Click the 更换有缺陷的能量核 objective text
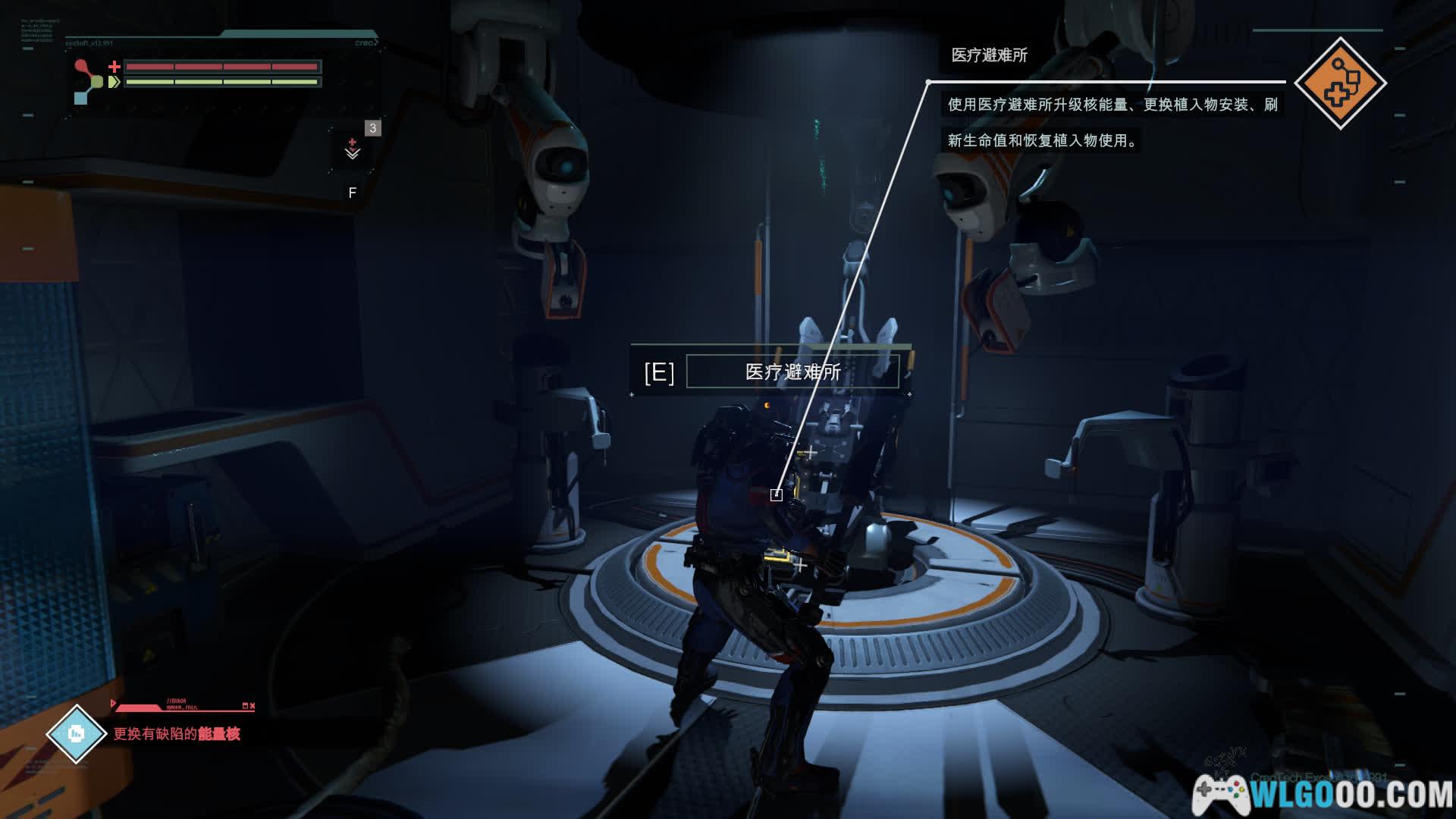1456x819 pixels. point(177,734)
